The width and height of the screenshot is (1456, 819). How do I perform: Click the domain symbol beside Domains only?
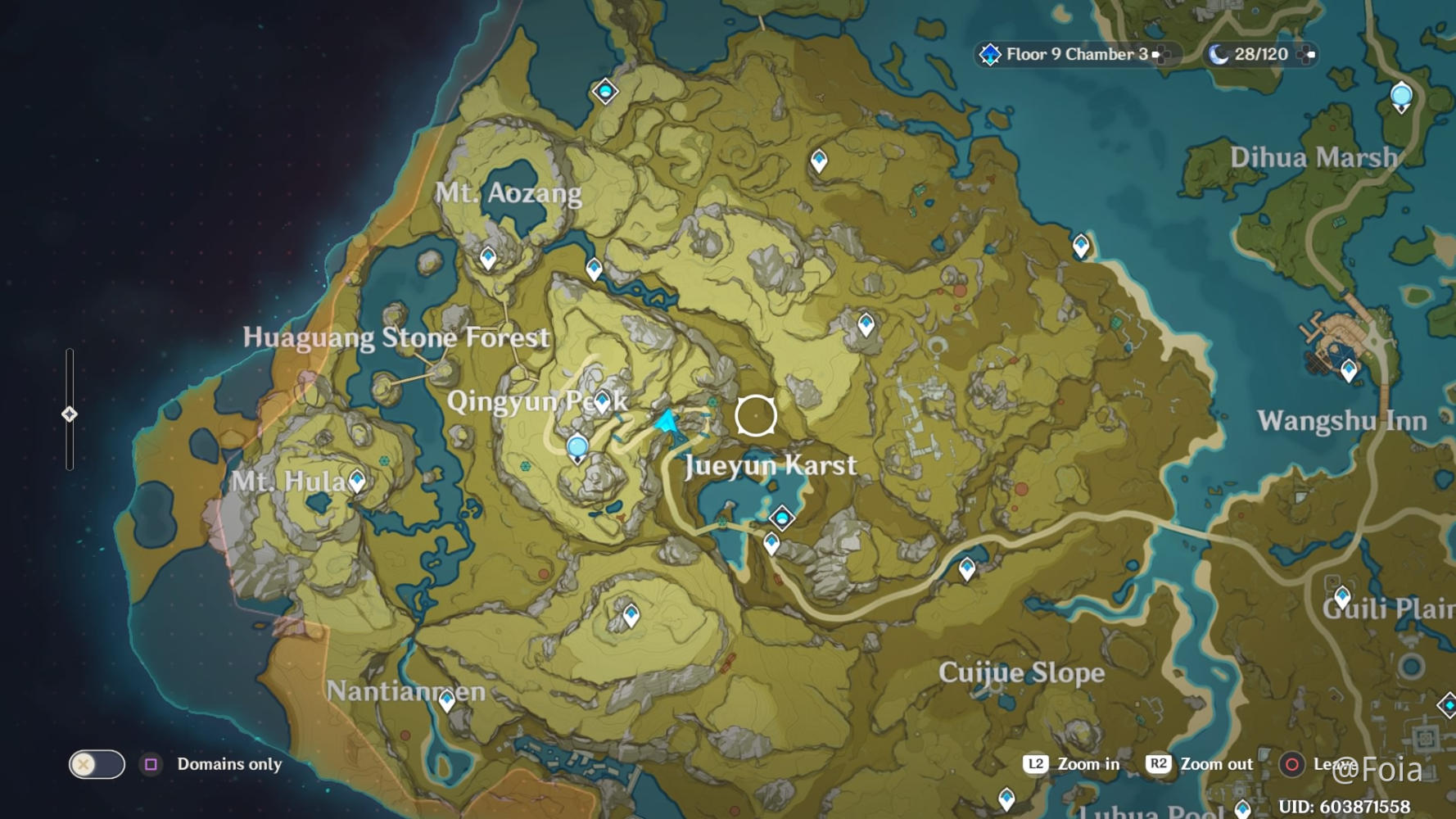(x=151, y=764)
